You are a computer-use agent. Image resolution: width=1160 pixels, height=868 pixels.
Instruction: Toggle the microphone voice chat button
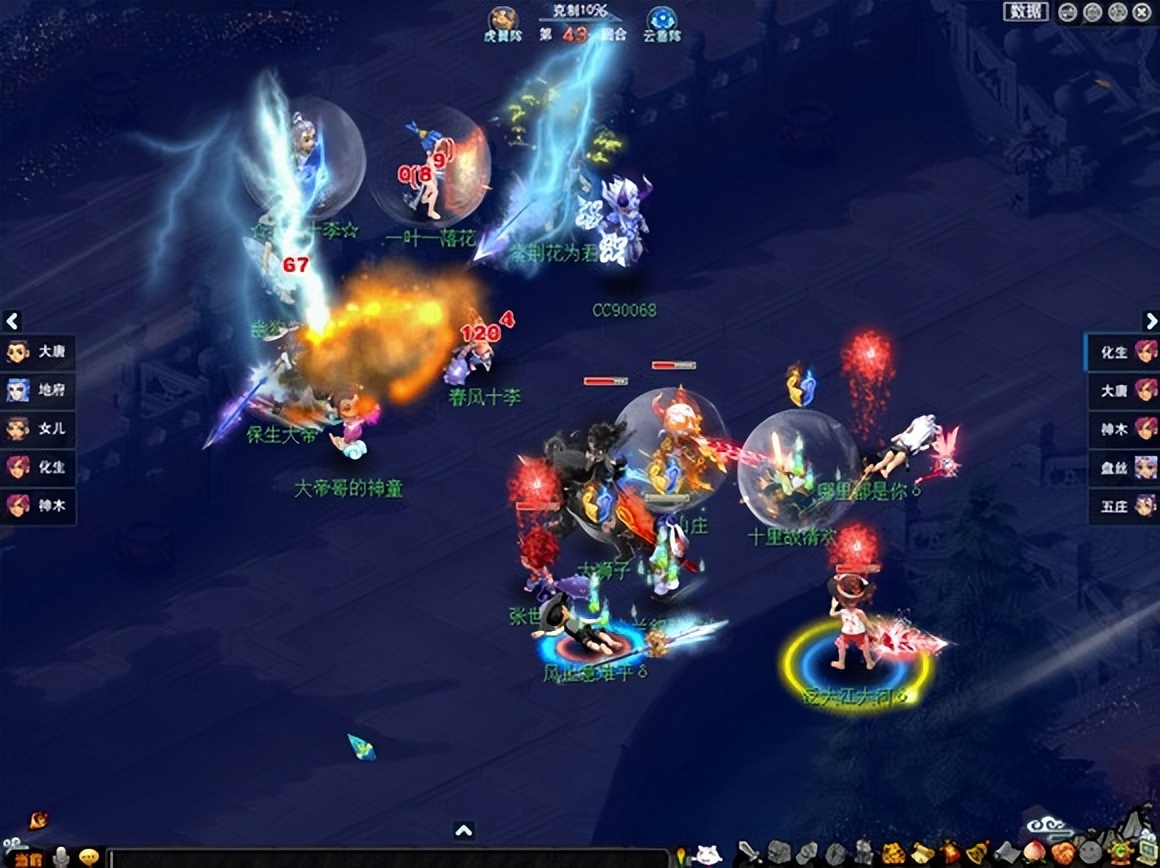[61, 857]
